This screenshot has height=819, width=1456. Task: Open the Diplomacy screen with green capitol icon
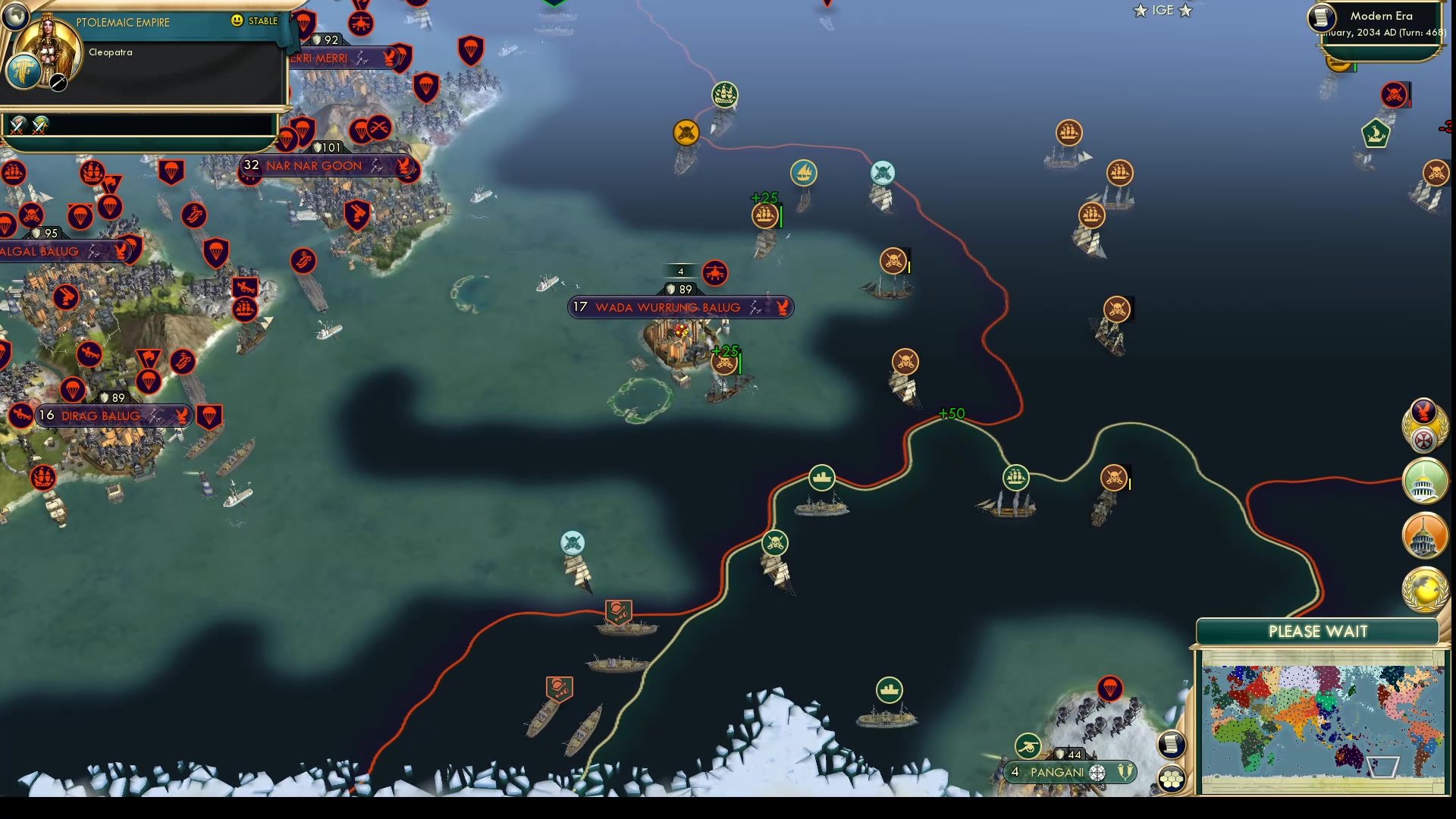(1424, 480)
